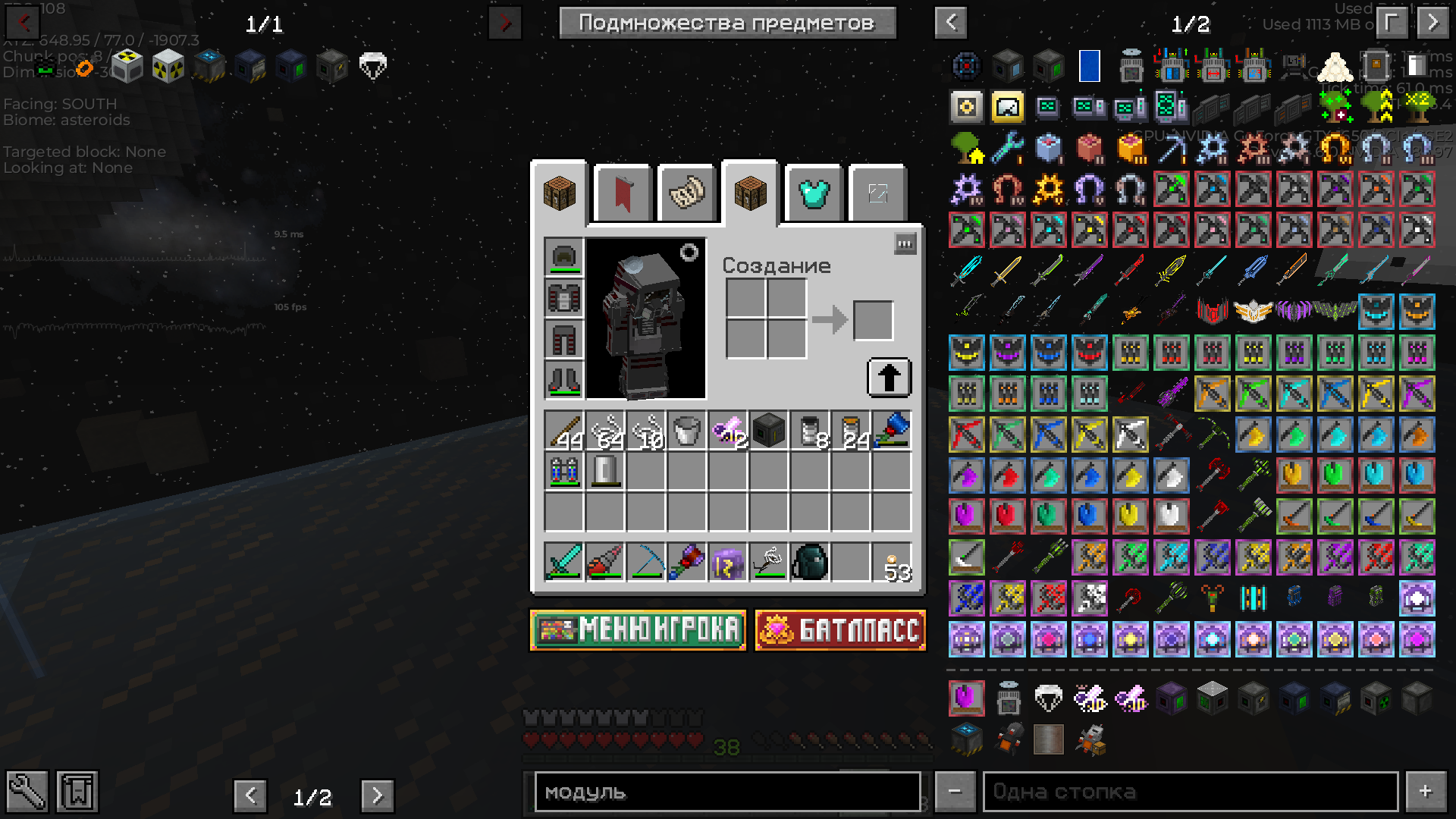Select the boots armor slot
This screenshot has height=819, width=1456.
[564, 380]
